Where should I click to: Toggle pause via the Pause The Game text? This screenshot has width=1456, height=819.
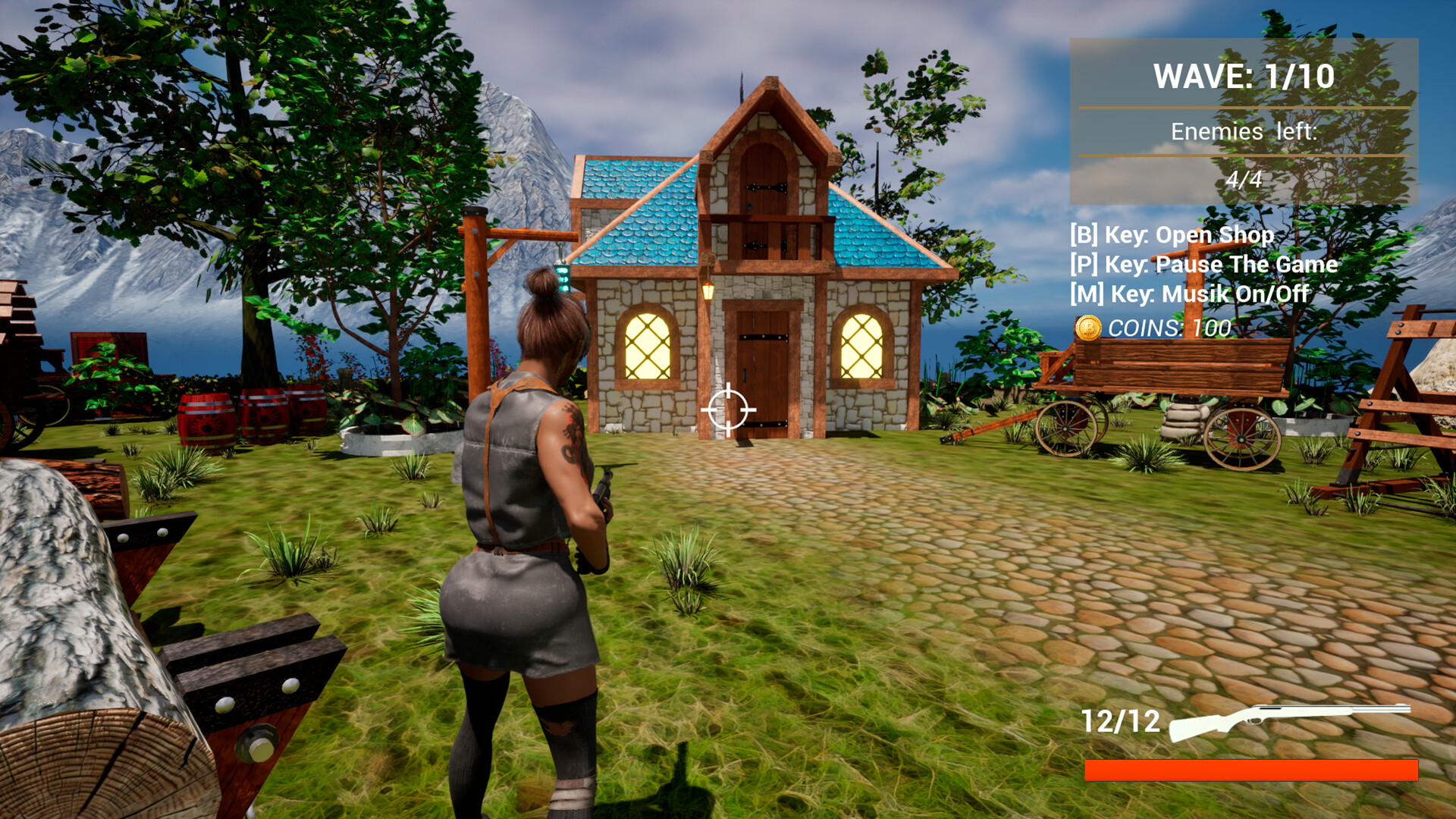coord(1202,265)
